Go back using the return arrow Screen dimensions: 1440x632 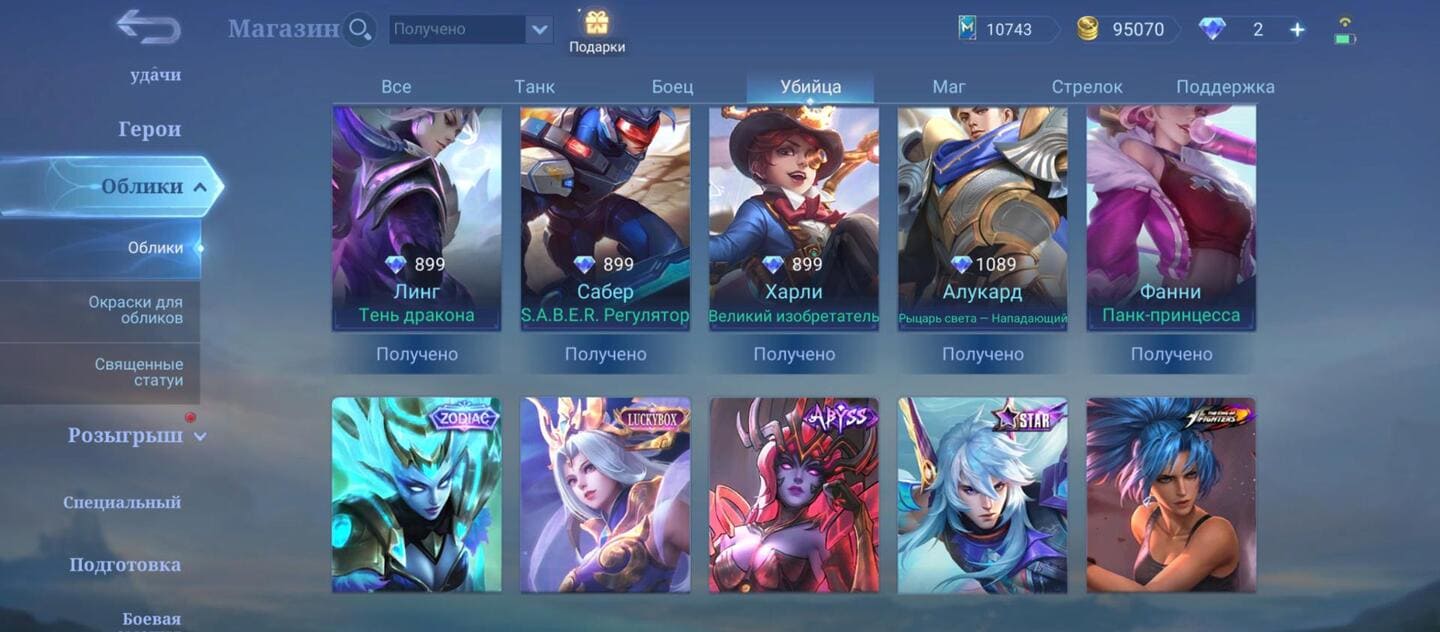[147, 27]
